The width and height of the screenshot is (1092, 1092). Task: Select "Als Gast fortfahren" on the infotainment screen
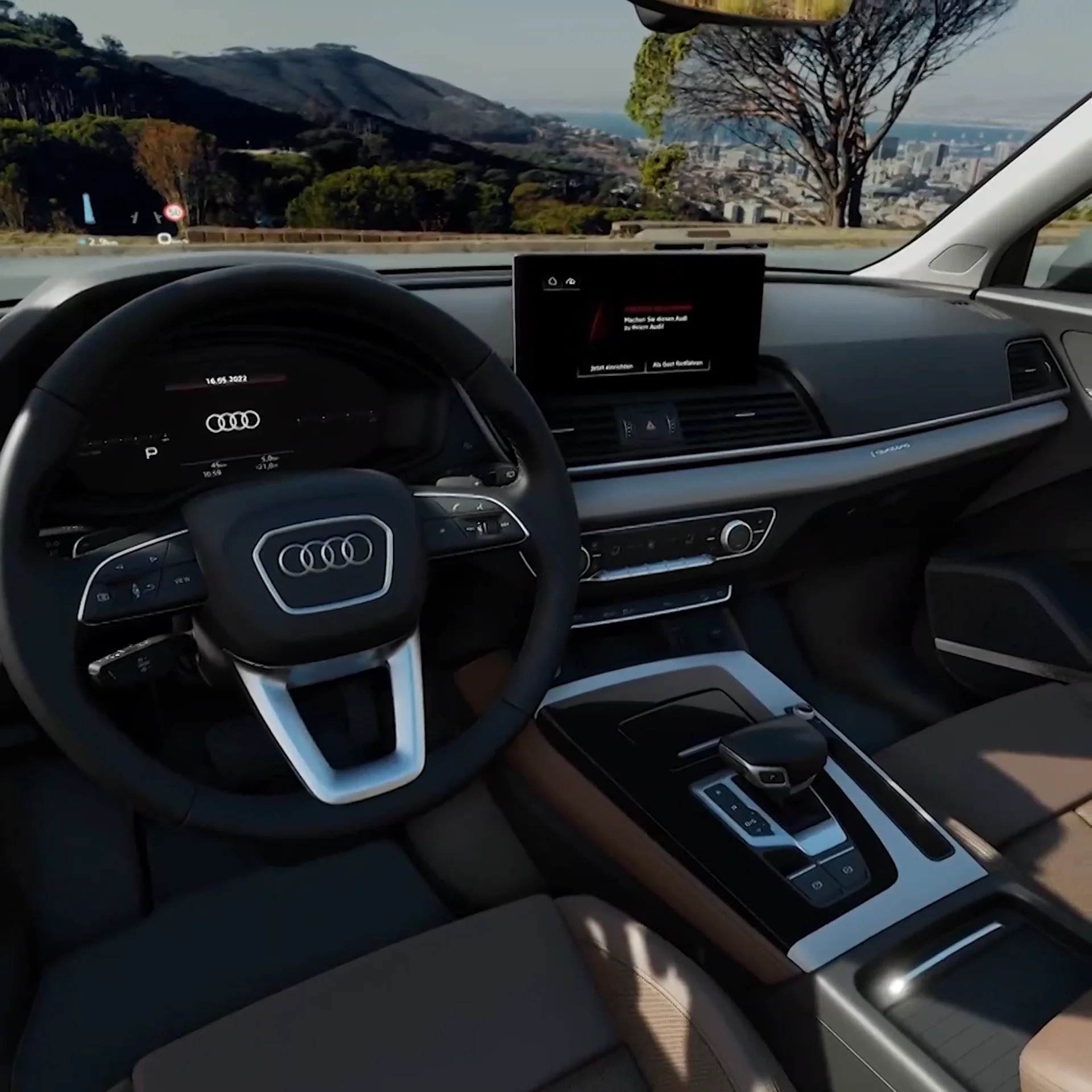677,363
